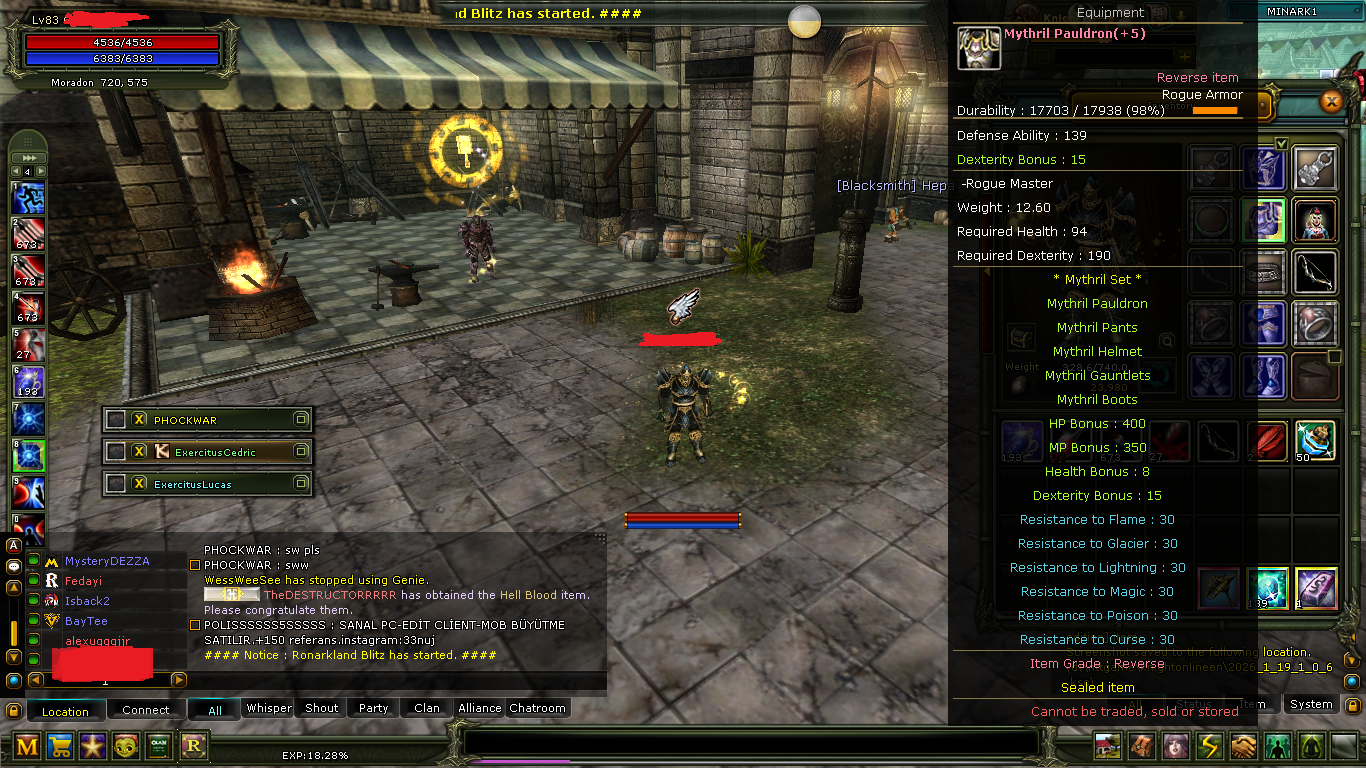This screenshot has width=1366, height=768.
Task: Open the lightning skills icon bottom right
Action: tap(1208, 746)
